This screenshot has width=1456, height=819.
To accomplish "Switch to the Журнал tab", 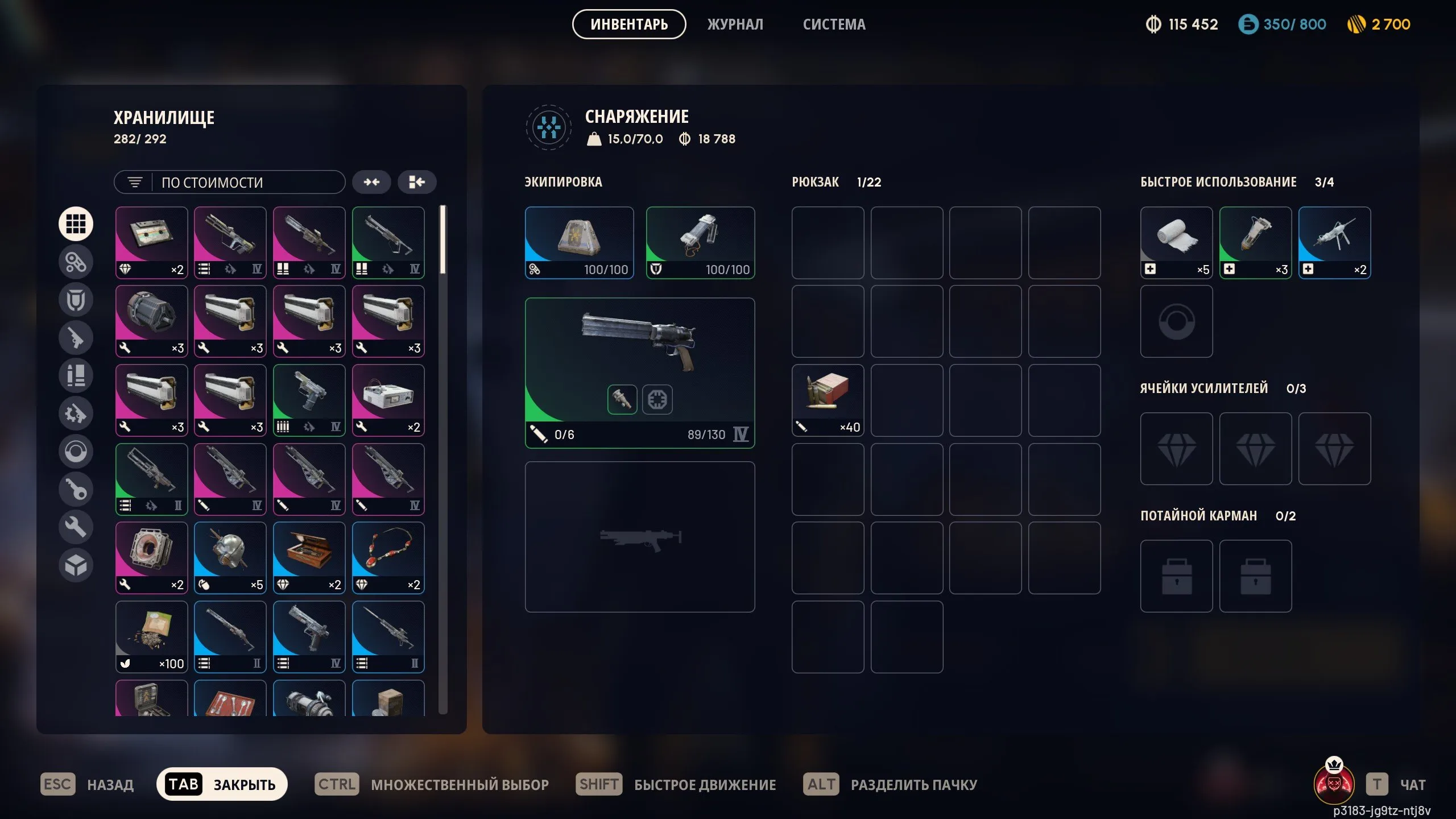I will (735, 24).
